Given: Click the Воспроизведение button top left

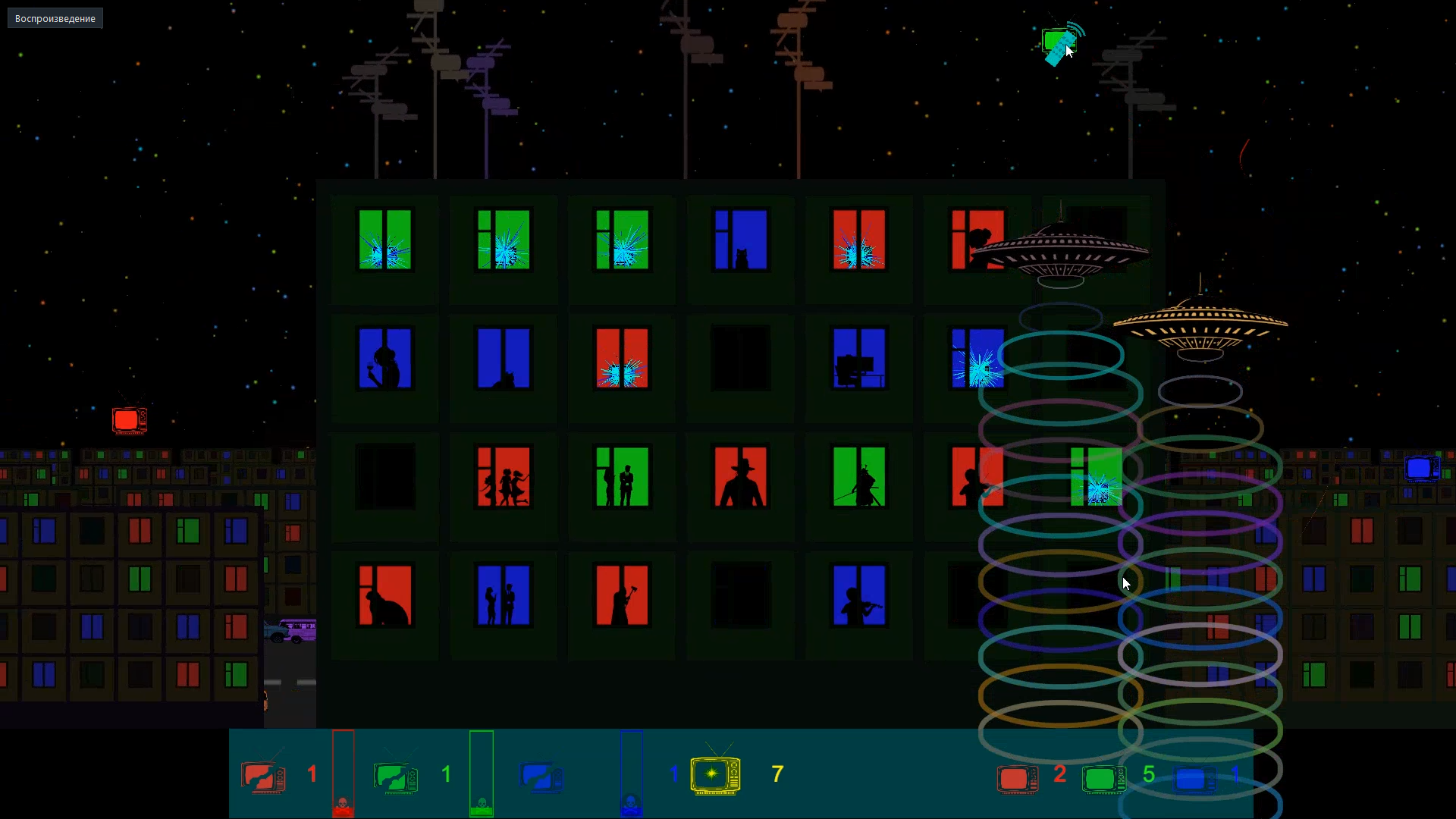Looking at the screenshot, I should point(54,17).
